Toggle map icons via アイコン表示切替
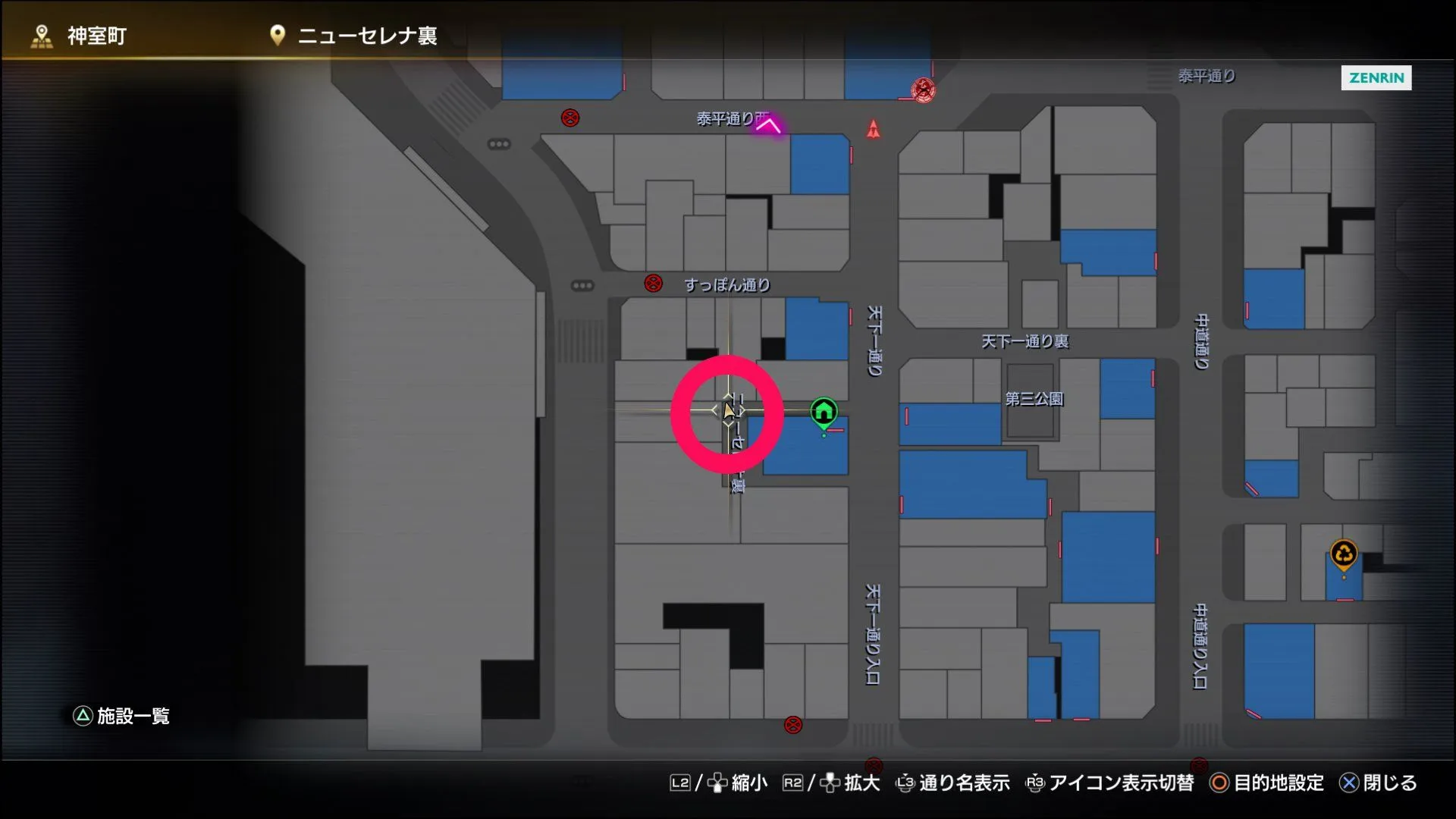Screen dimensions: 1456x819 (1110, 783)
